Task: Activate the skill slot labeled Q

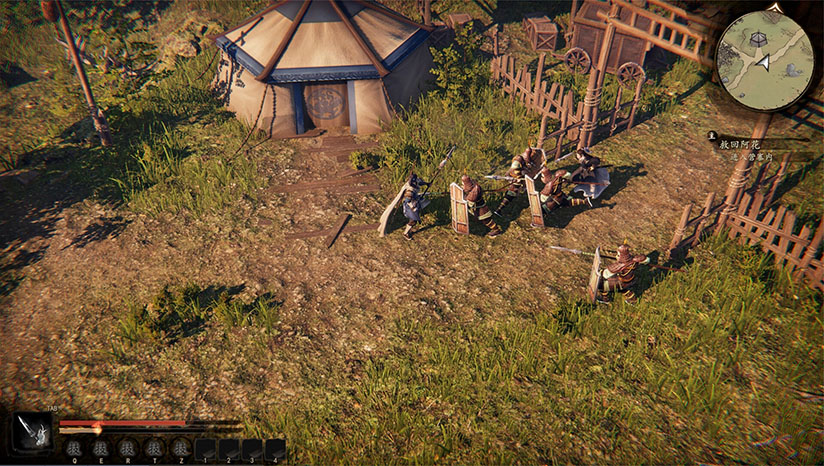Action: pos(74,448)
